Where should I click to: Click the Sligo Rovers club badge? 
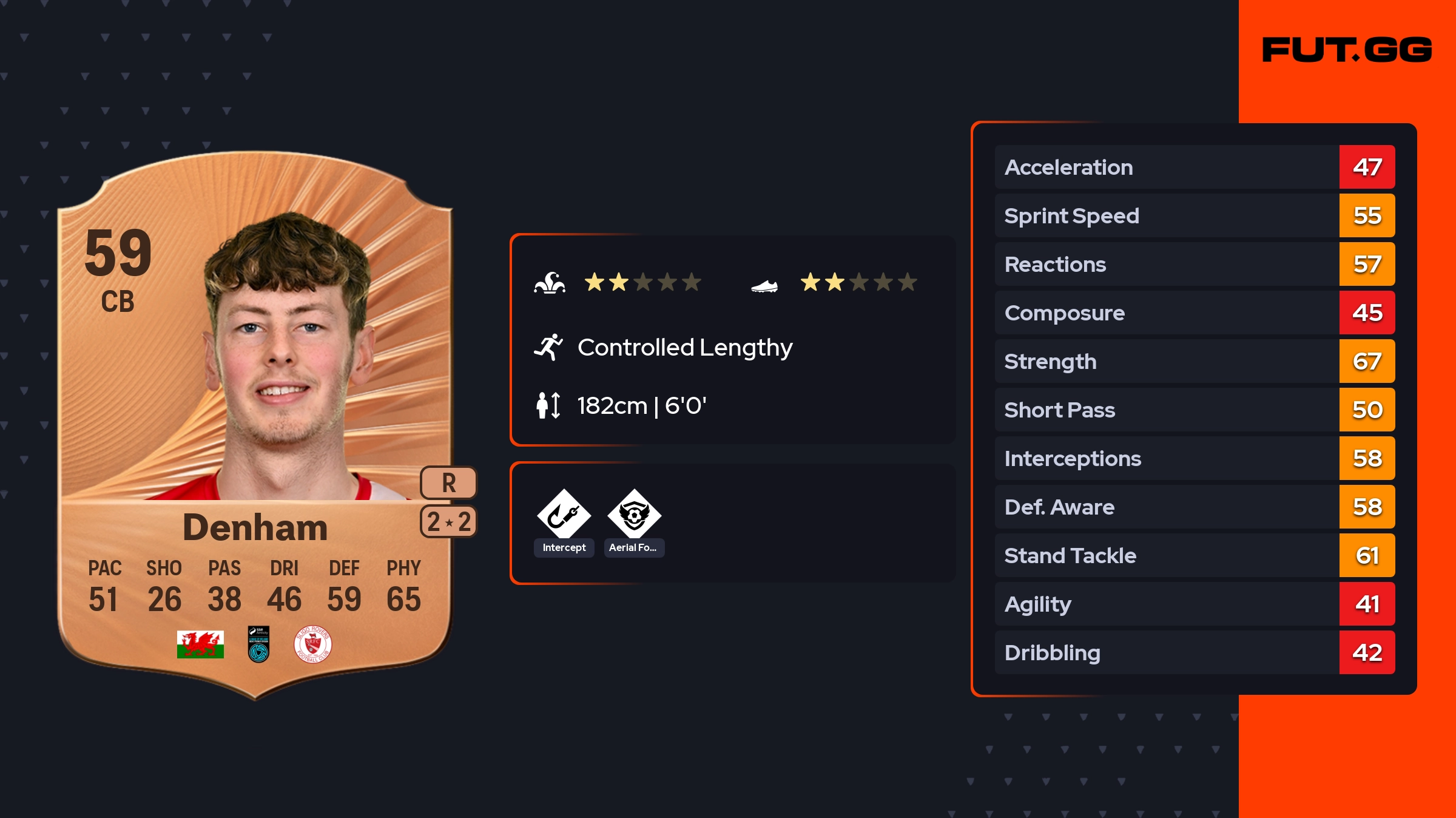pos(312,644)
